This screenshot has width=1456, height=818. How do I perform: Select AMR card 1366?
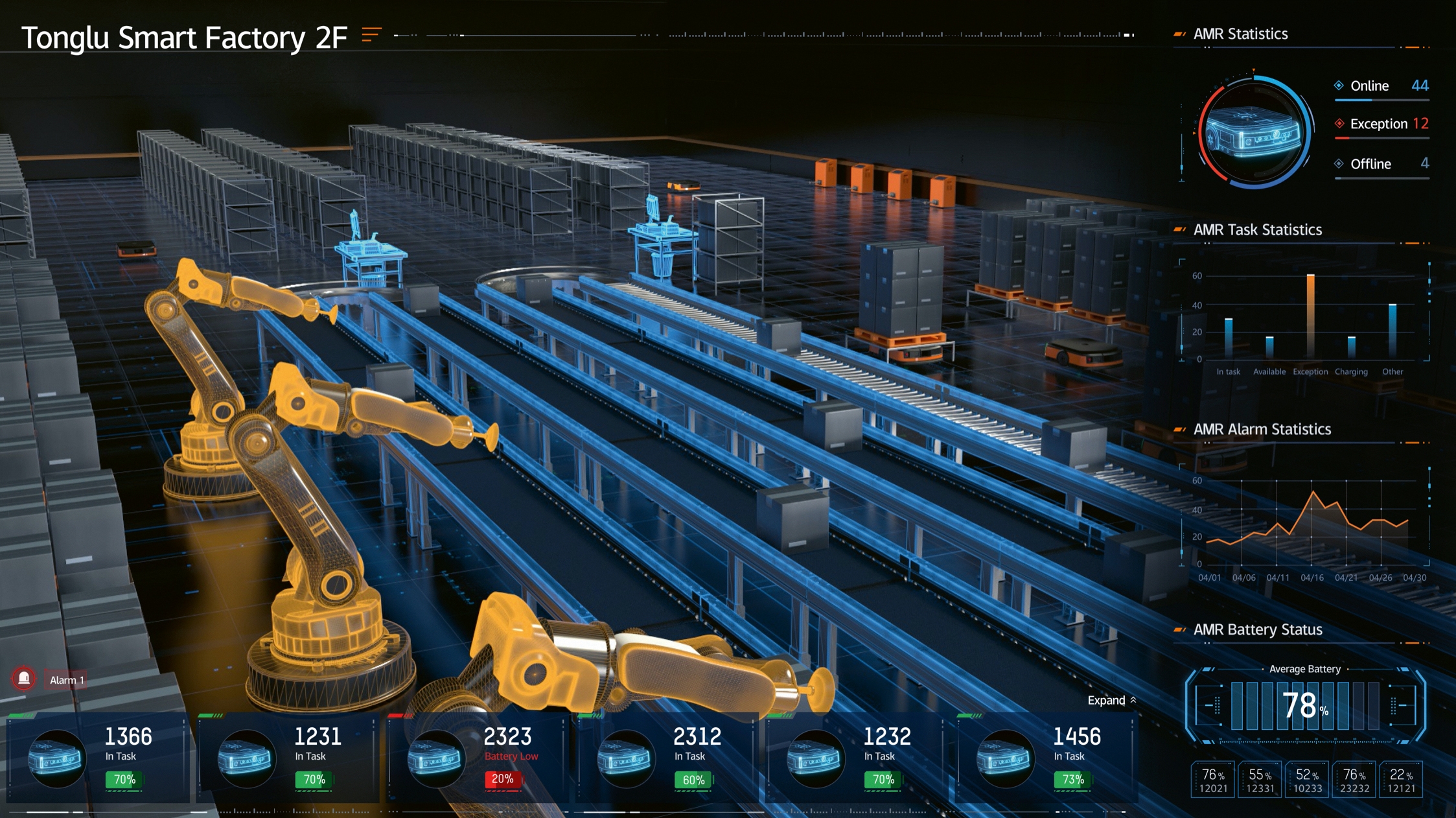click(x=97, y=758)
